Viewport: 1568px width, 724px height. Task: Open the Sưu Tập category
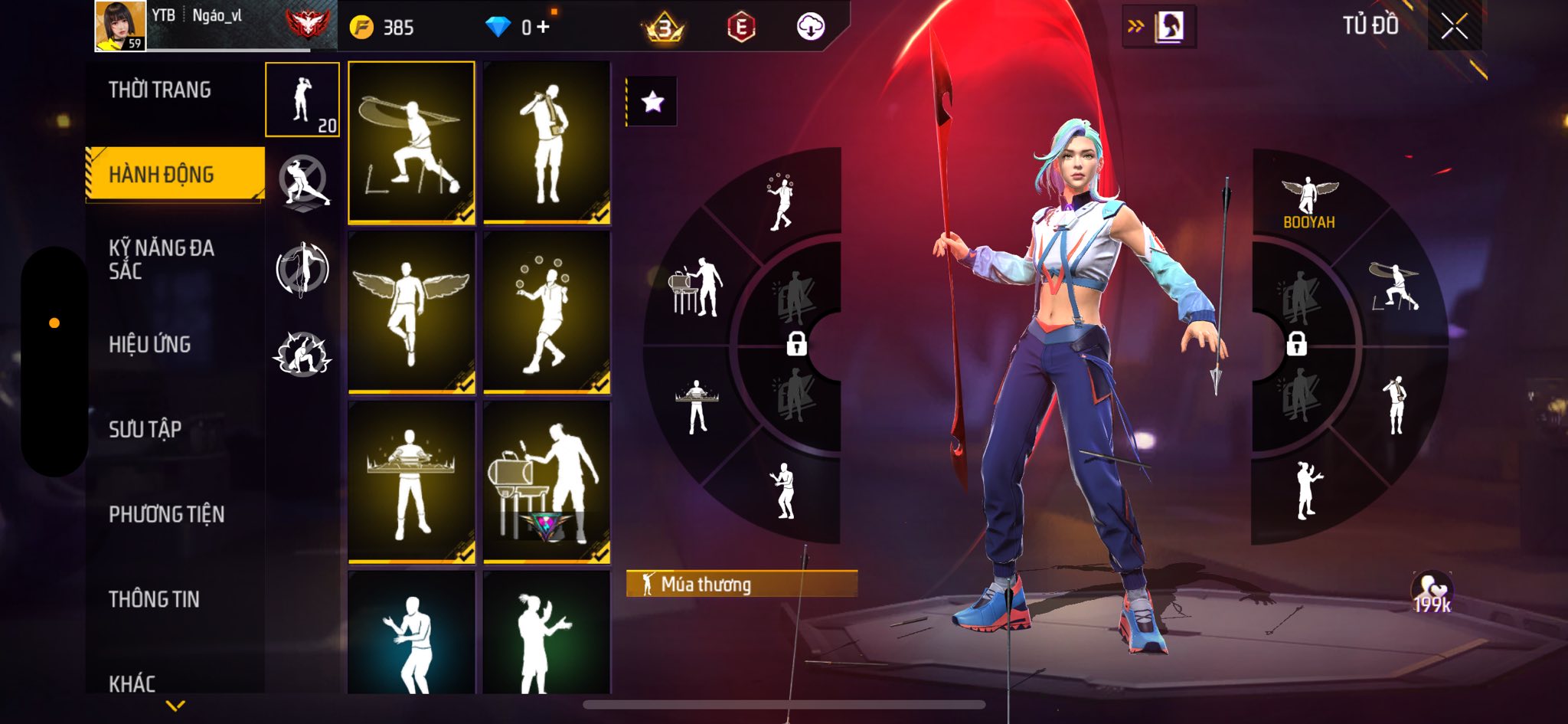coord(145,430)
